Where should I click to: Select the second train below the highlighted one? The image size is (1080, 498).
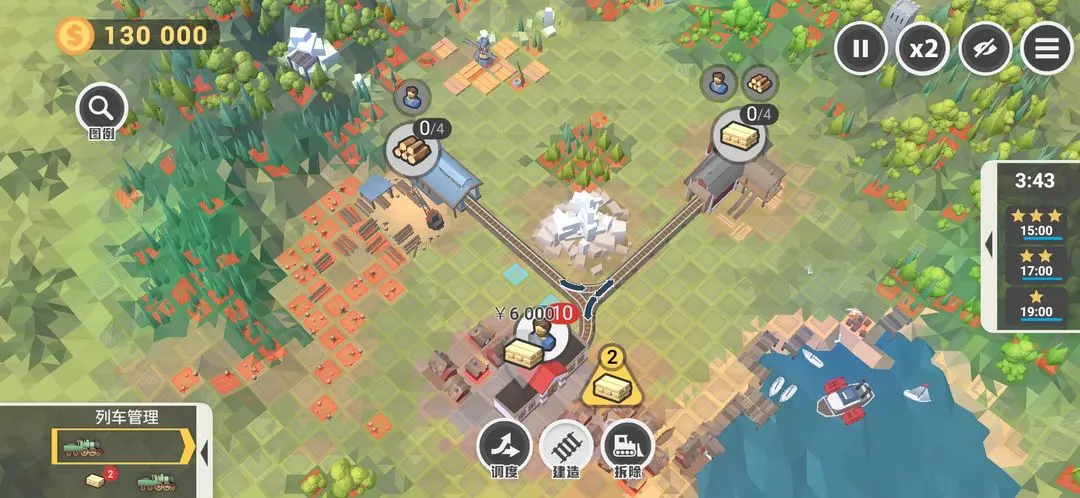pos(155,483)
